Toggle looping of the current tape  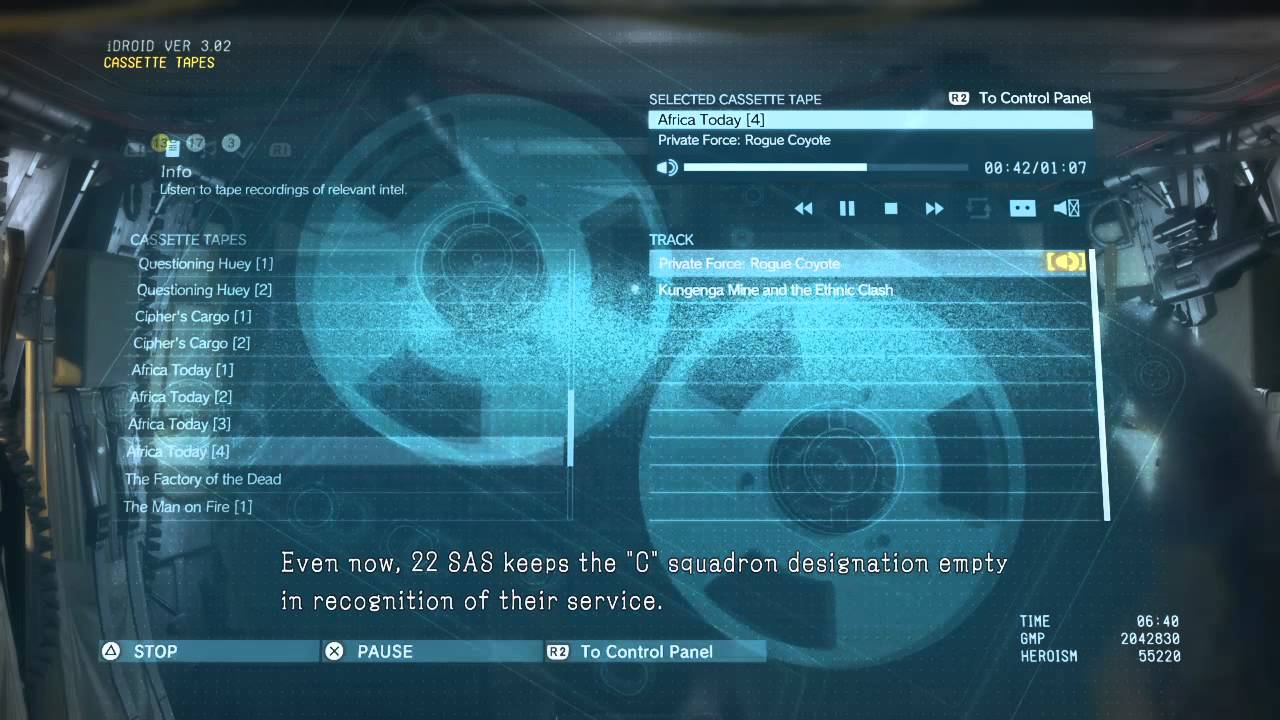tap(980, 208)
